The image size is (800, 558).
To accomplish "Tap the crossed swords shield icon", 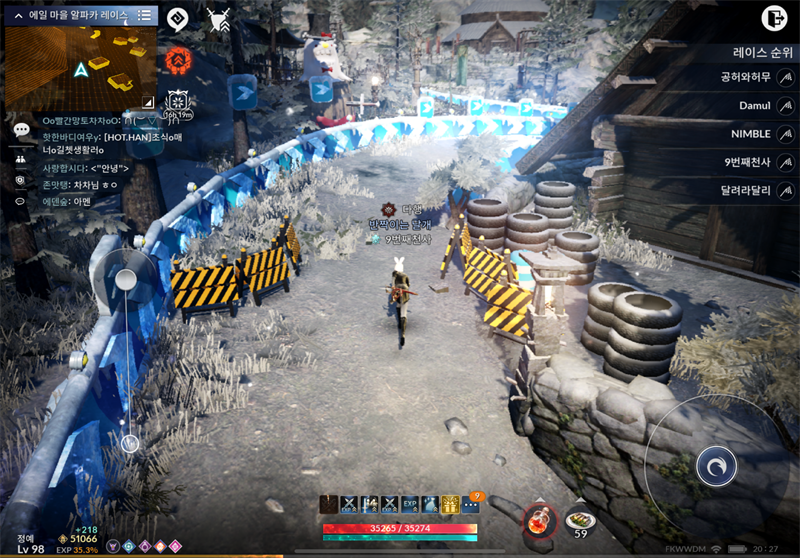I will [218, 18].
